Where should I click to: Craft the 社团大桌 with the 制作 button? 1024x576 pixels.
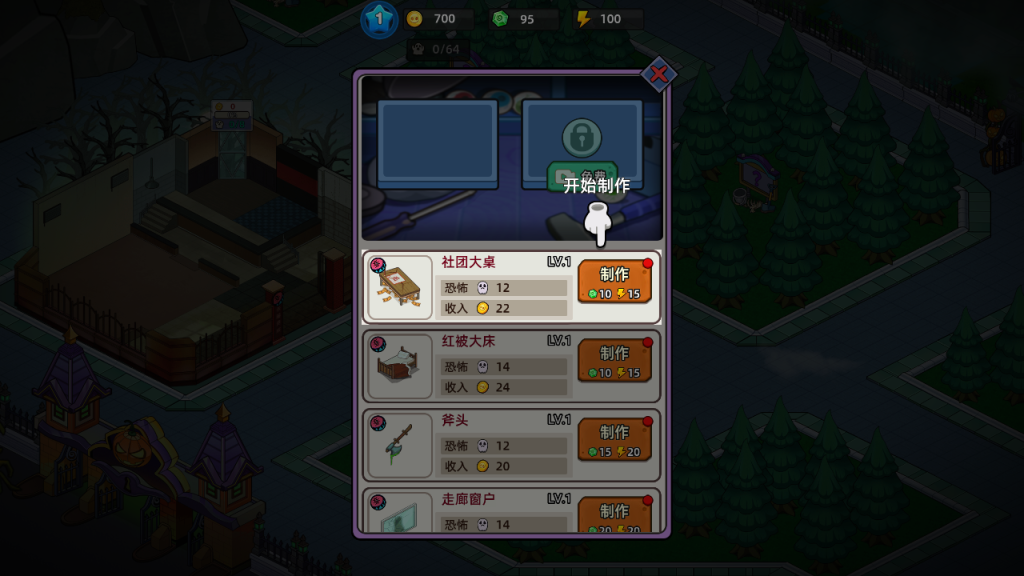point(614,282)
